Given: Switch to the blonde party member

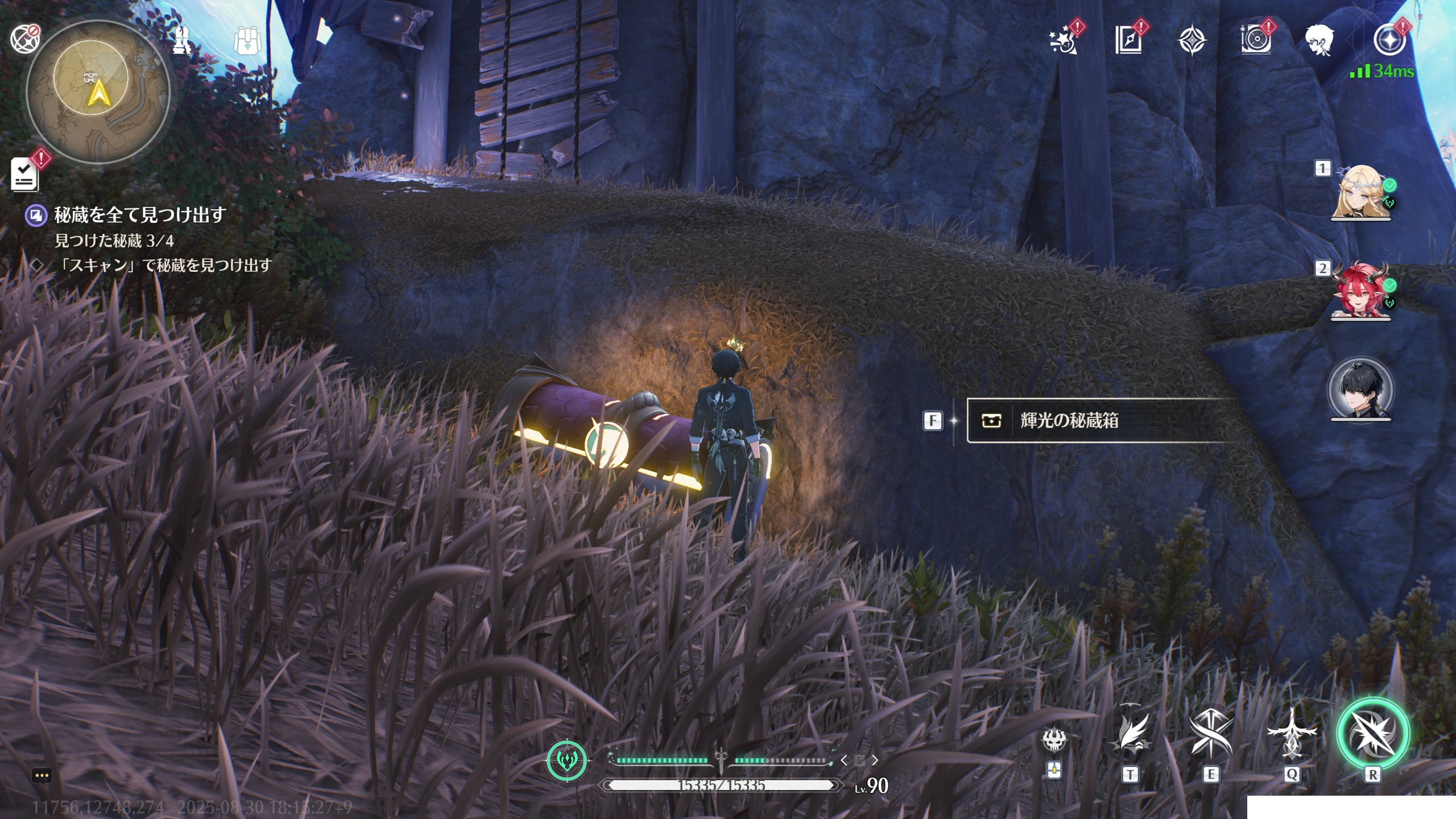Looking at the screenshot, I should point(1360,192).
